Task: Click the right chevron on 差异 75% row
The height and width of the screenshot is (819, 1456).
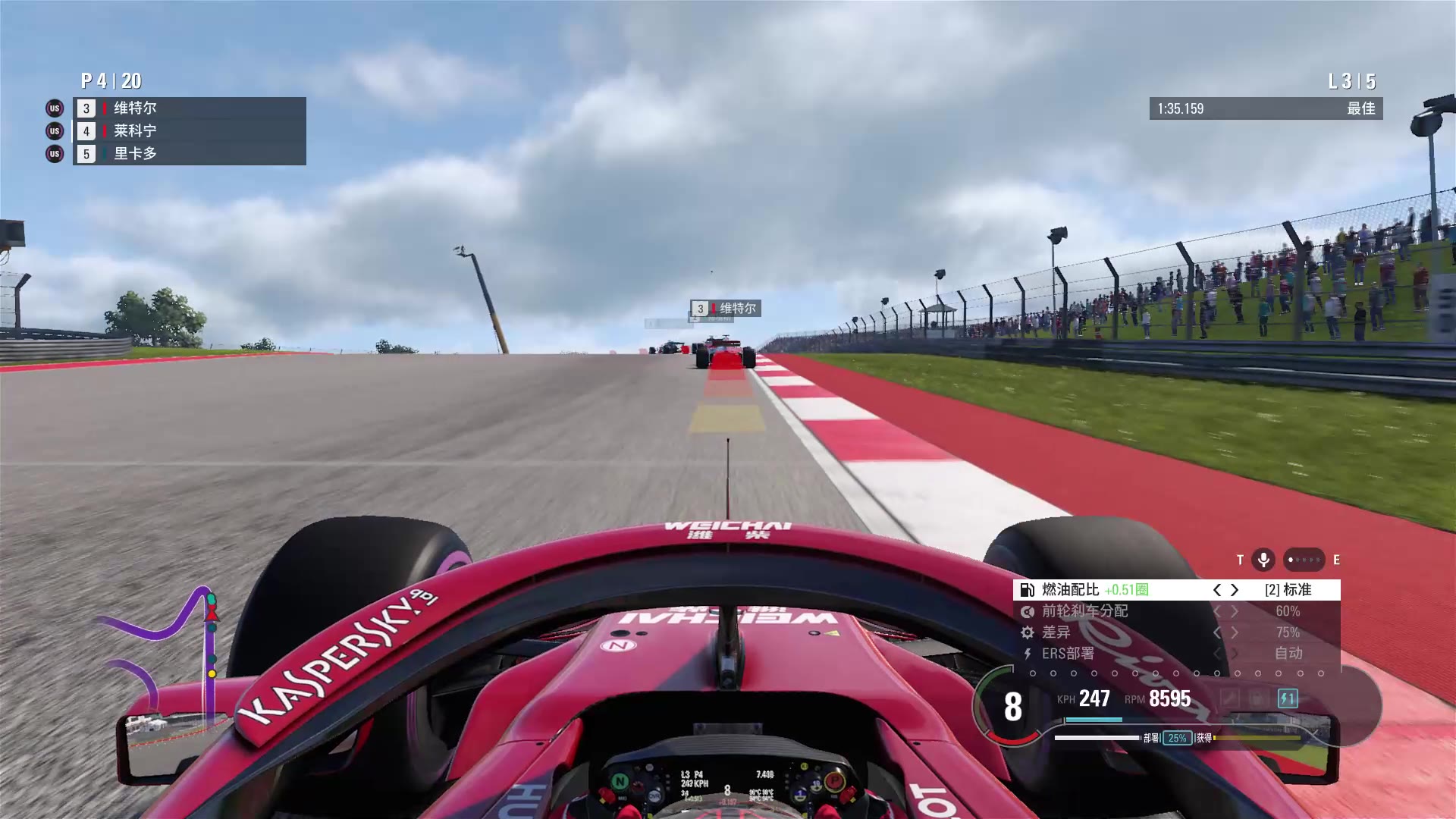Action: pos(1235,632)
